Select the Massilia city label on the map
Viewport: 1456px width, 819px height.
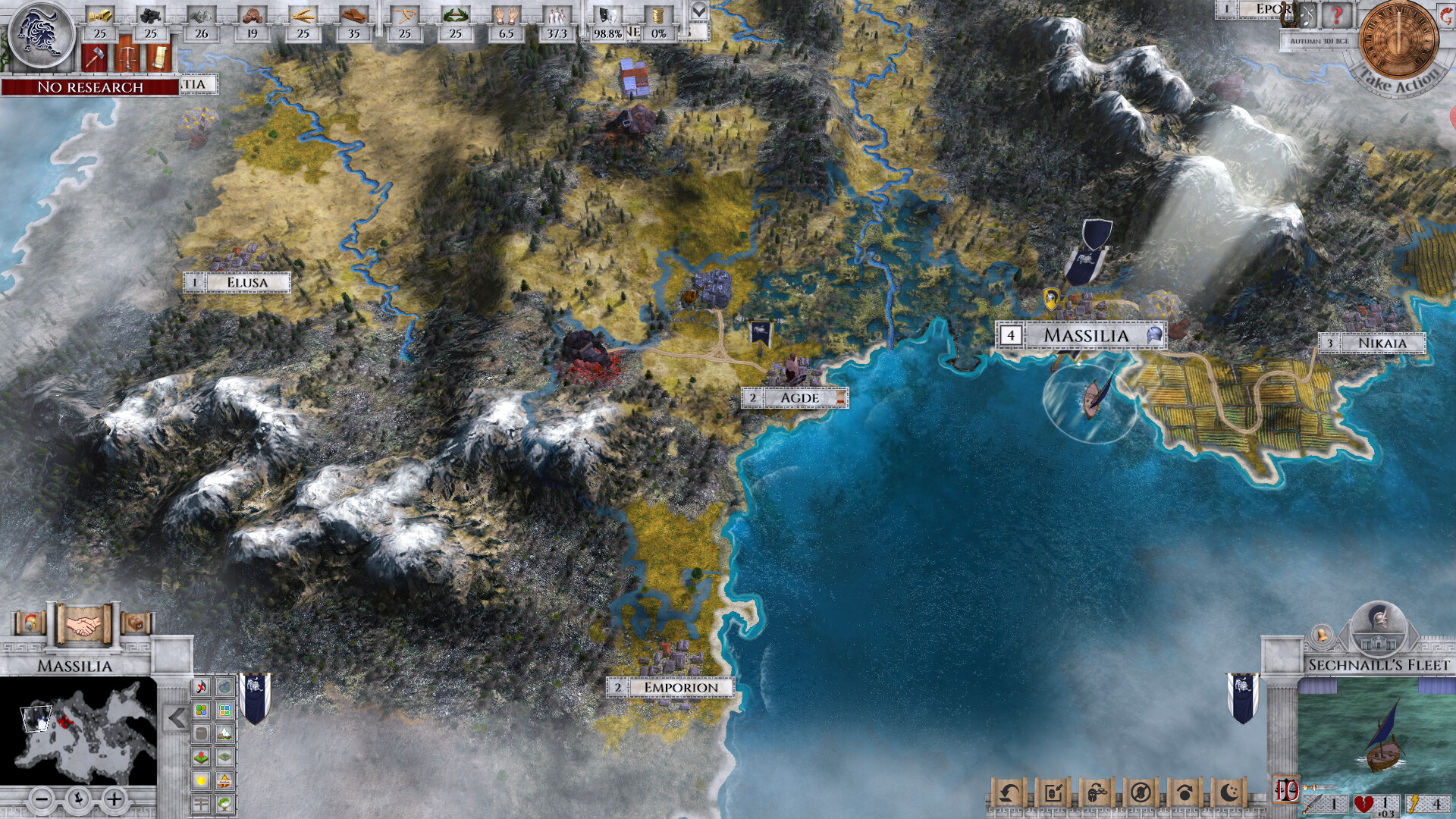[1084, 334]
